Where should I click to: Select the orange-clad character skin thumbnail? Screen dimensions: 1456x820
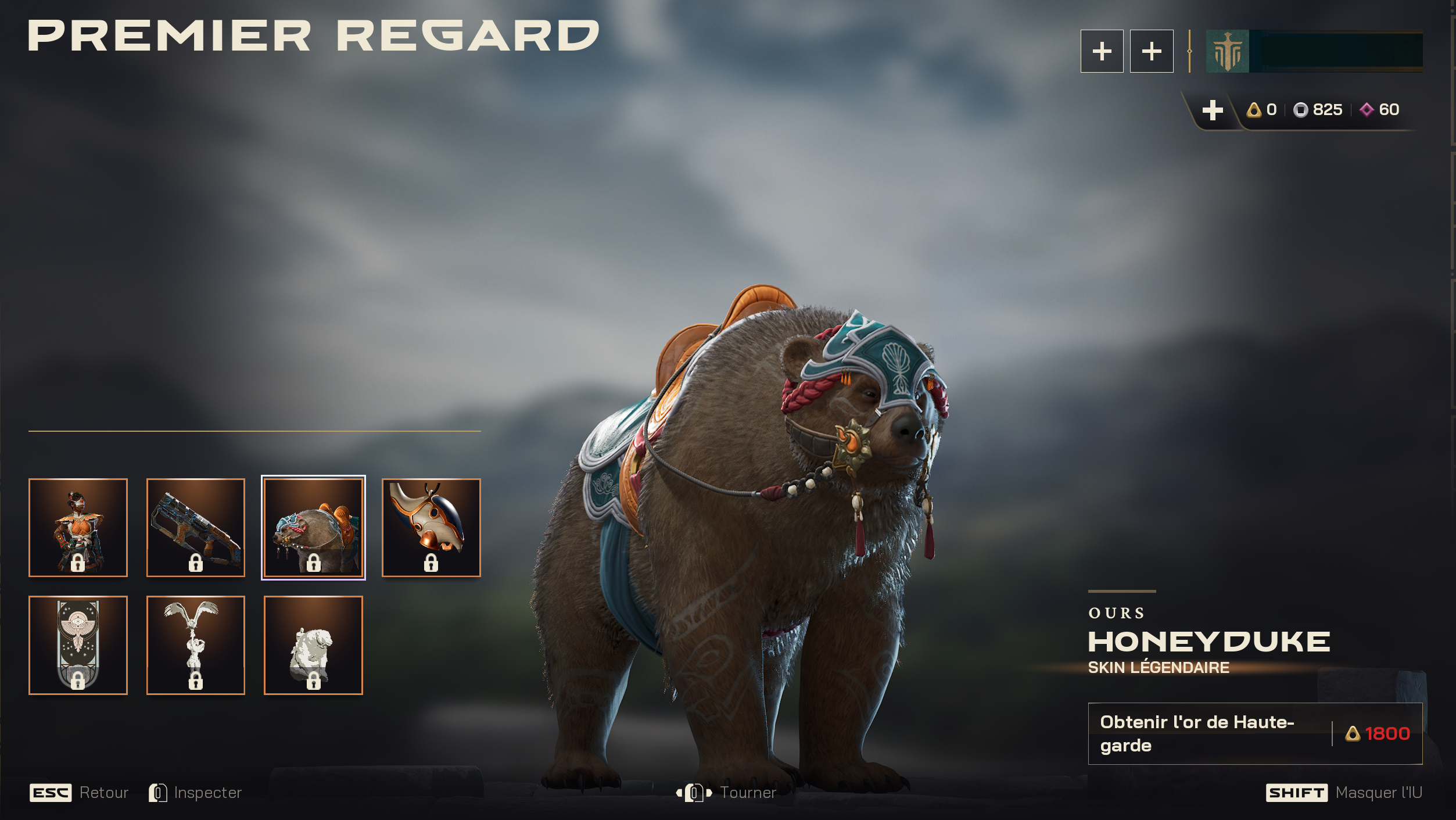click(x=78, y=527)
